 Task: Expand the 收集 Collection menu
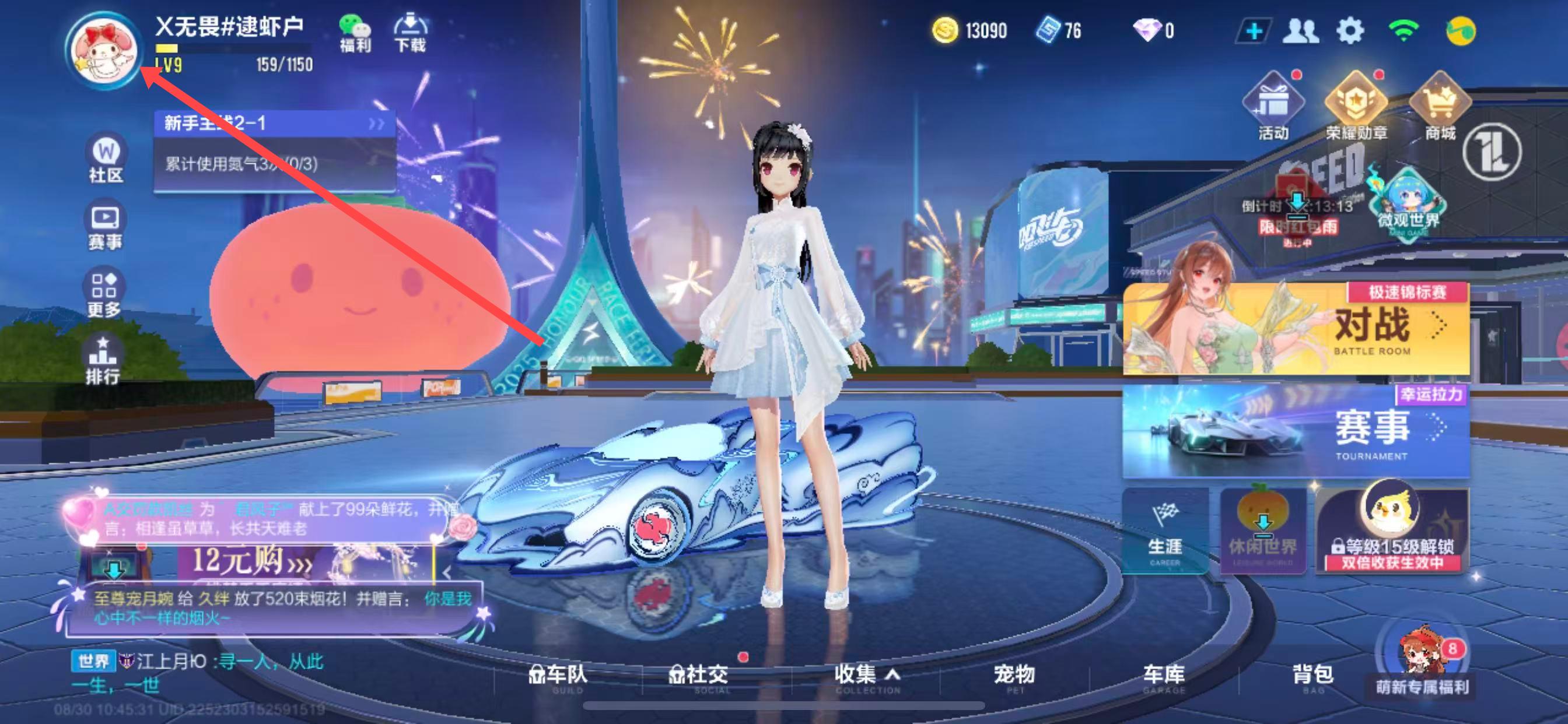pyautogui.click(x=866, y=676)
